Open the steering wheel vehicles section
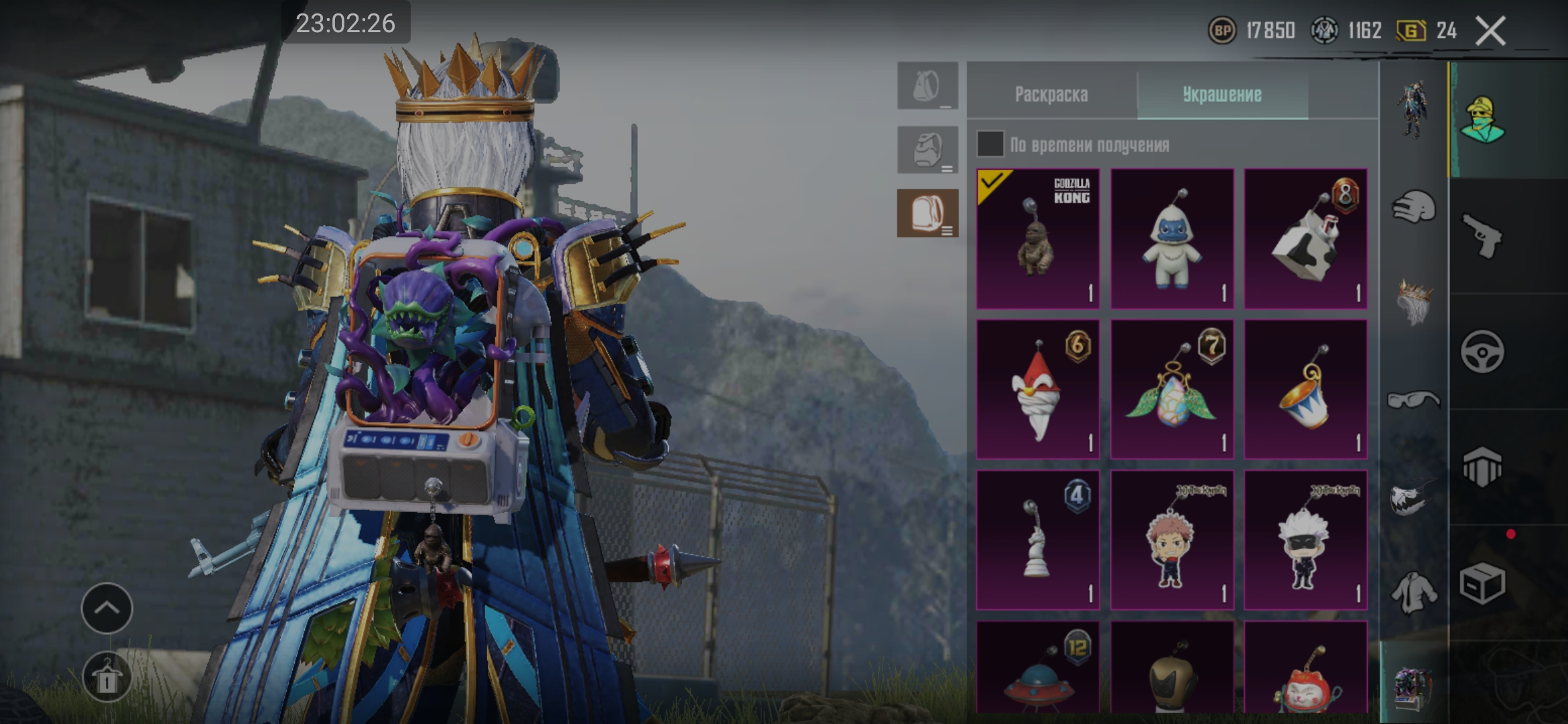1568x724 pixels. 1482,352
